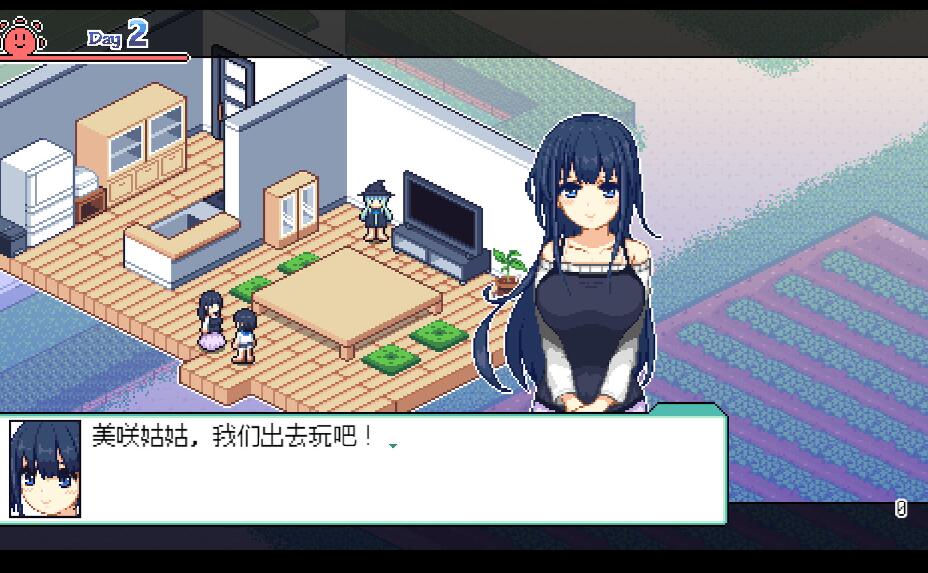Click the dialogue box to continue
Viewport: 928px width, 573px height.
[400, 470]
